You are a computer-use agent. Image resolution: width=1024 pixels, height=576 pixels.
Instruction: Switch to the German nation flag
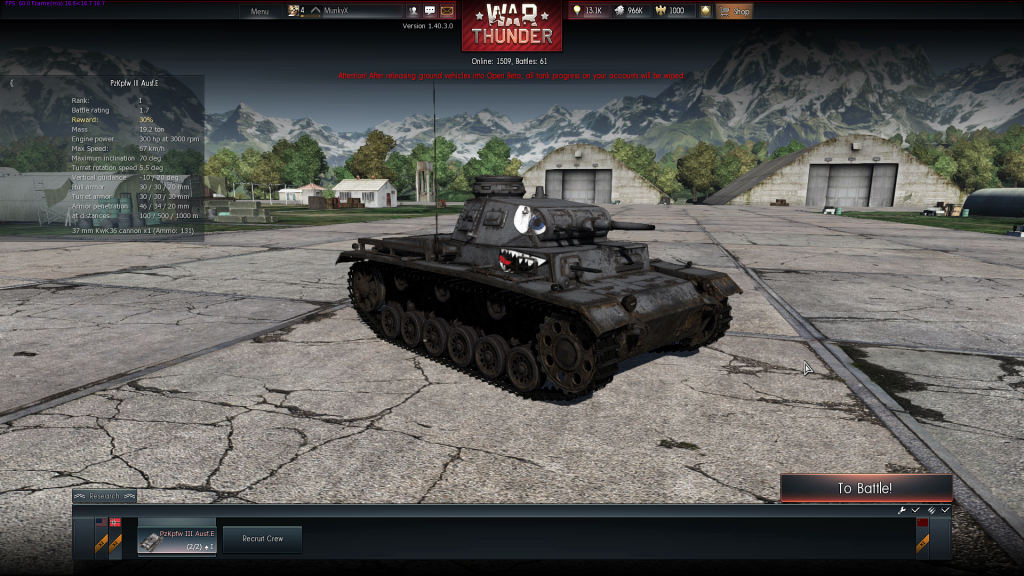coord(115,522)
